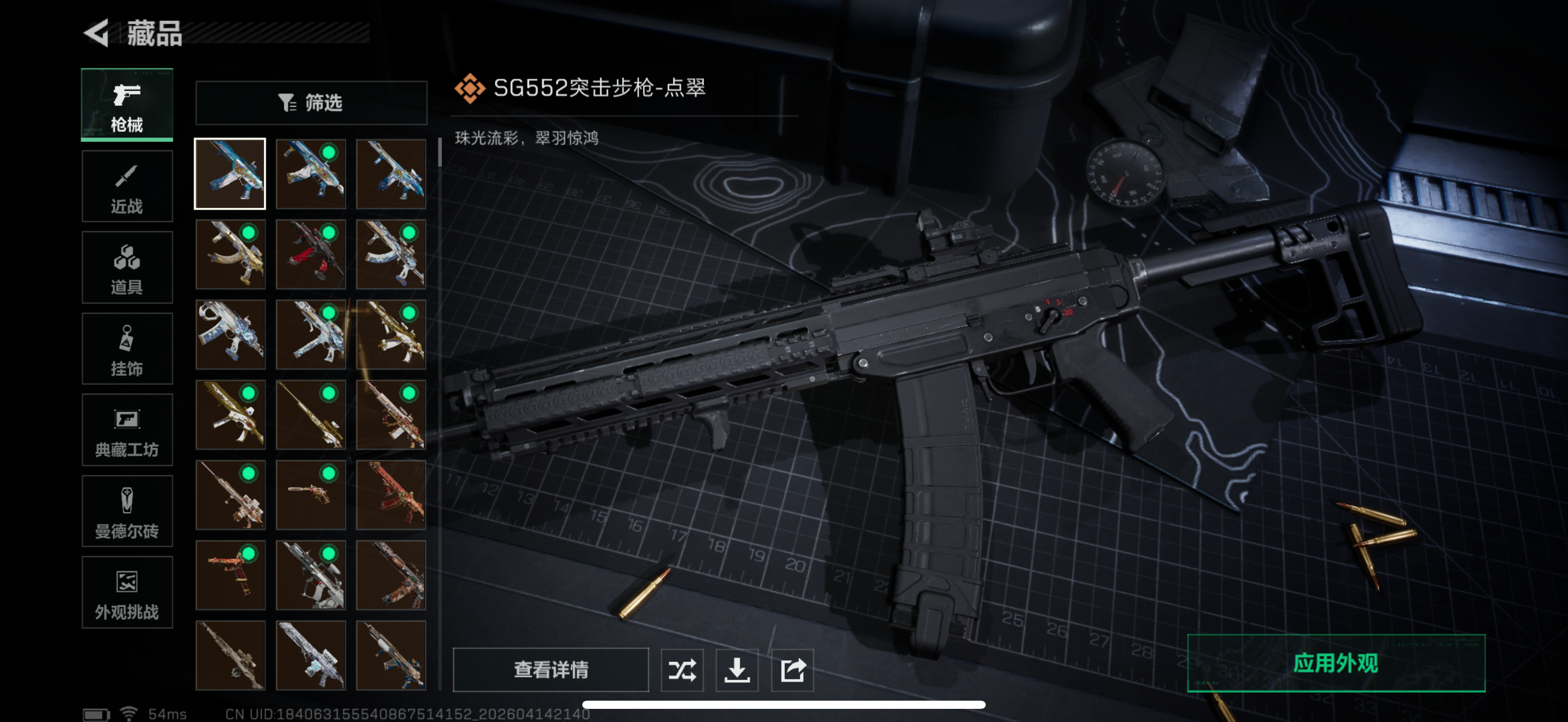Screen dimensions: 1568x722
Task: Select the red-and-black assault rifle skin thumbnail
Action: 311,254
